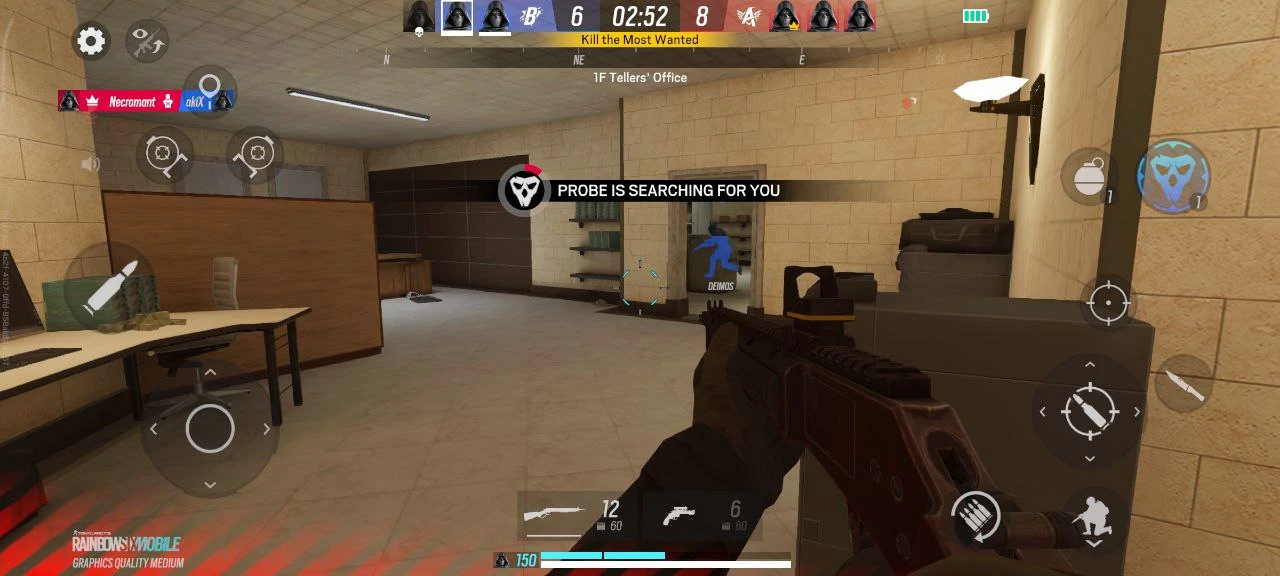The image size is (1280, 576).
Task: Activate the ping marker button
Action: pyautogui.click(x=210, y=90)
